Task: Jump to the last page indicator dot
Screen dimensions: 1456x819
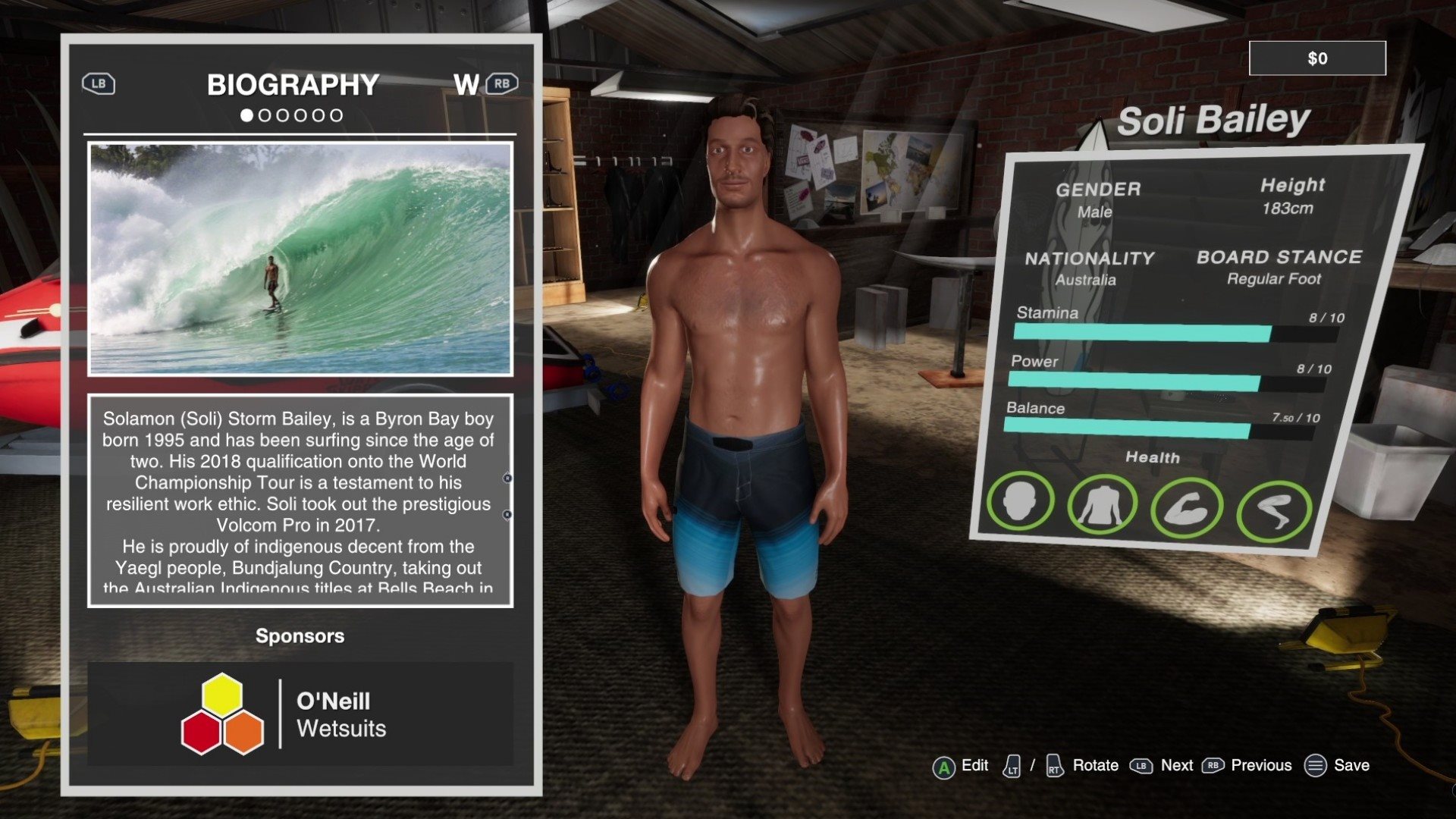Action: pyautogui.click(x=336, y=115)
